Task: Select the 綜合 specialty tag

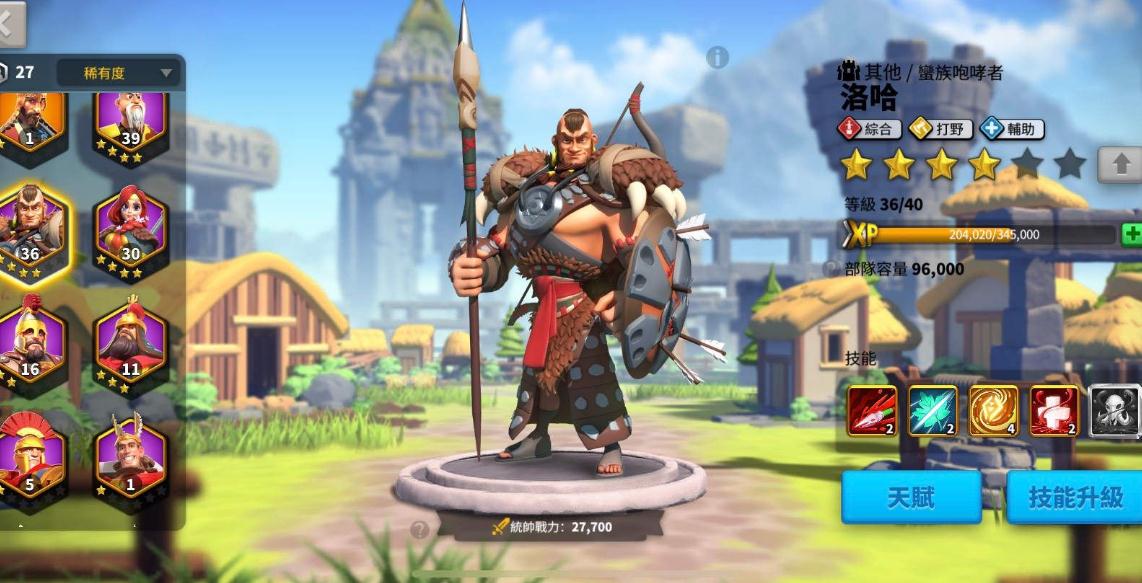Action: pyautogui.click(x=870, y=129)
